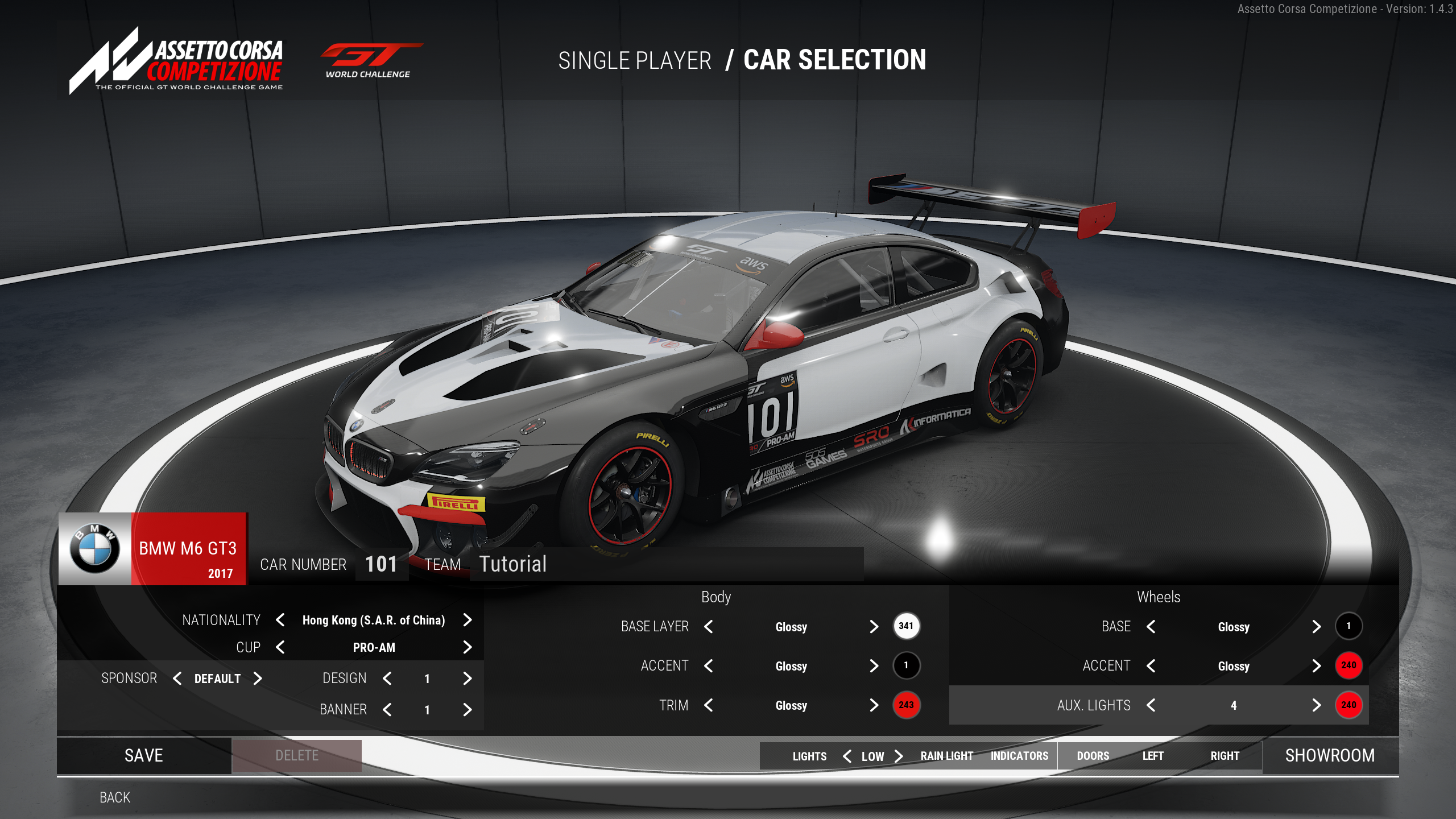Open the Showroom view

[1330, 755]
